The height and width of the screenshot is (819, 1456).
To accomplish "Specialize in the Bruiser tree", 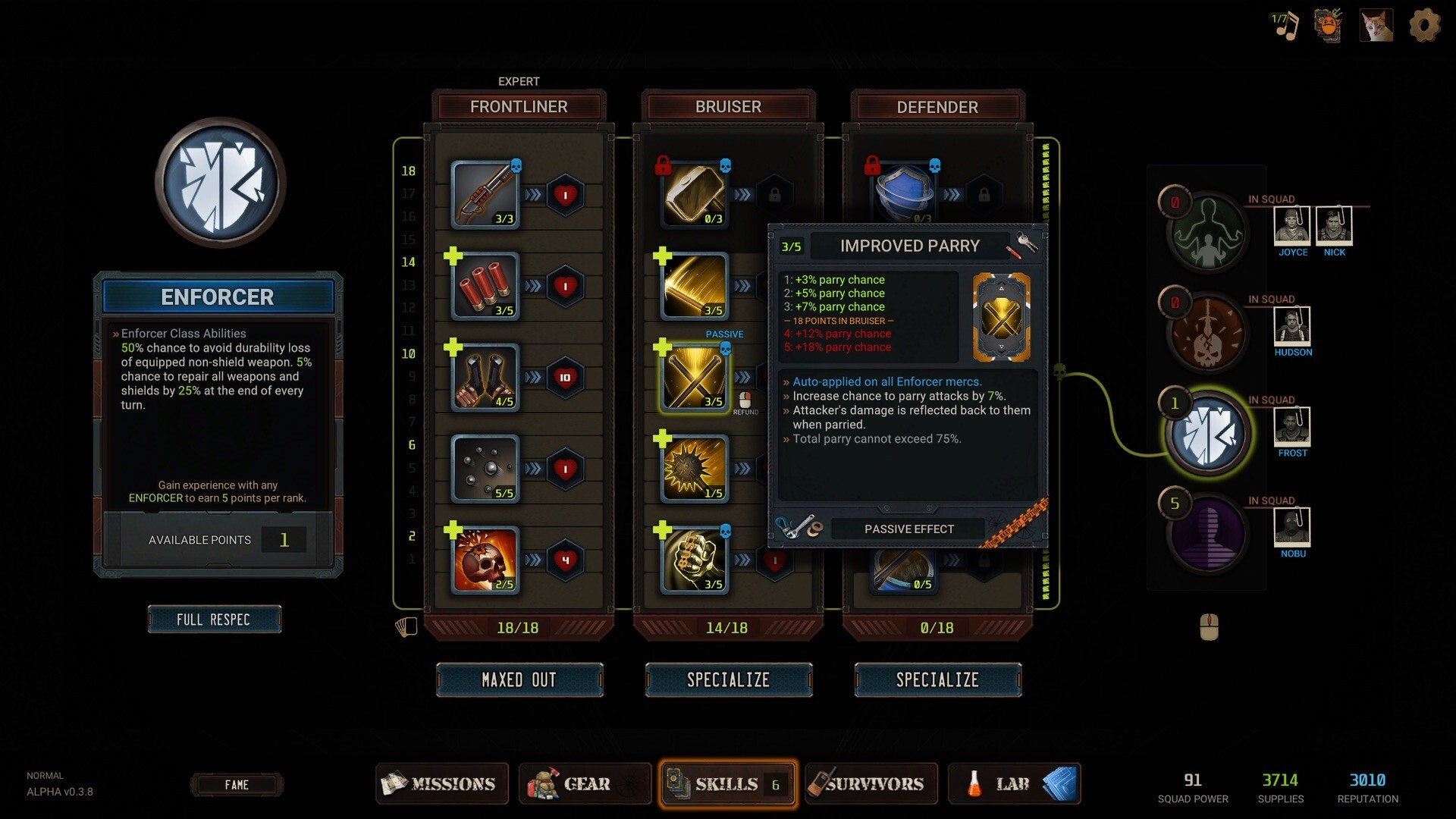I will click(728, 679).
